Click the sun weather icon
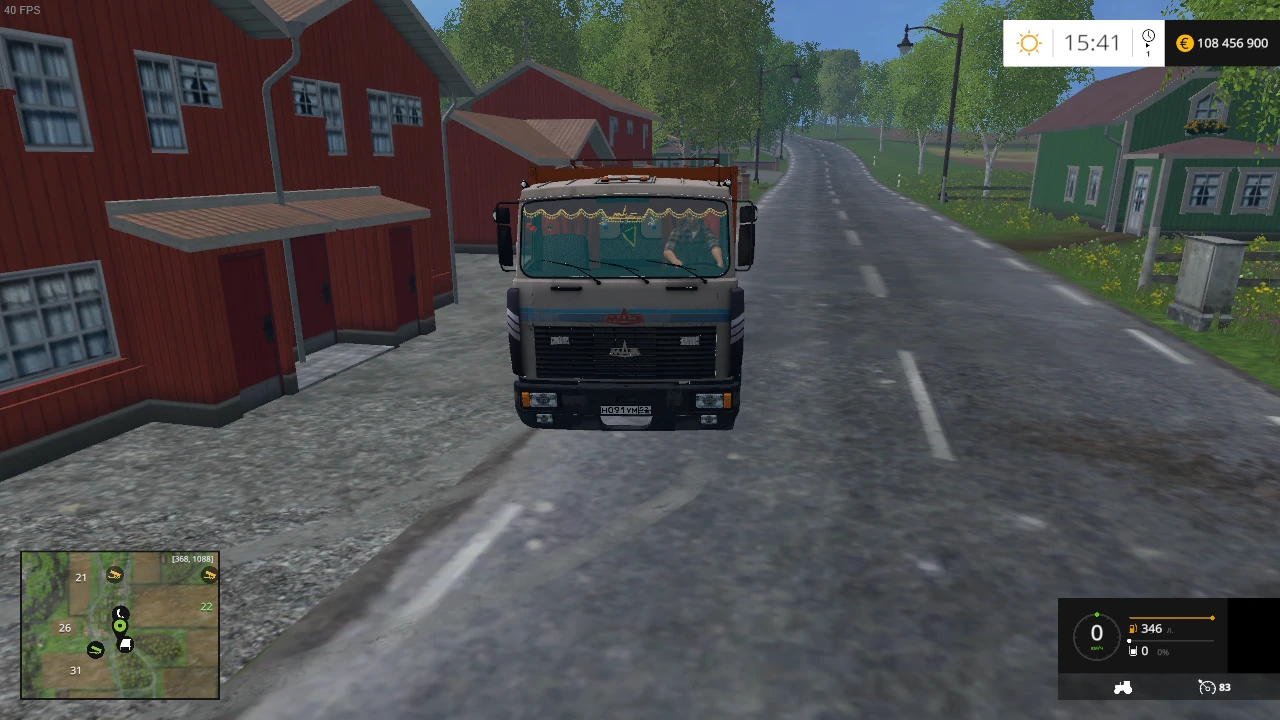The image size is (1280, 720). (1029, 43)
